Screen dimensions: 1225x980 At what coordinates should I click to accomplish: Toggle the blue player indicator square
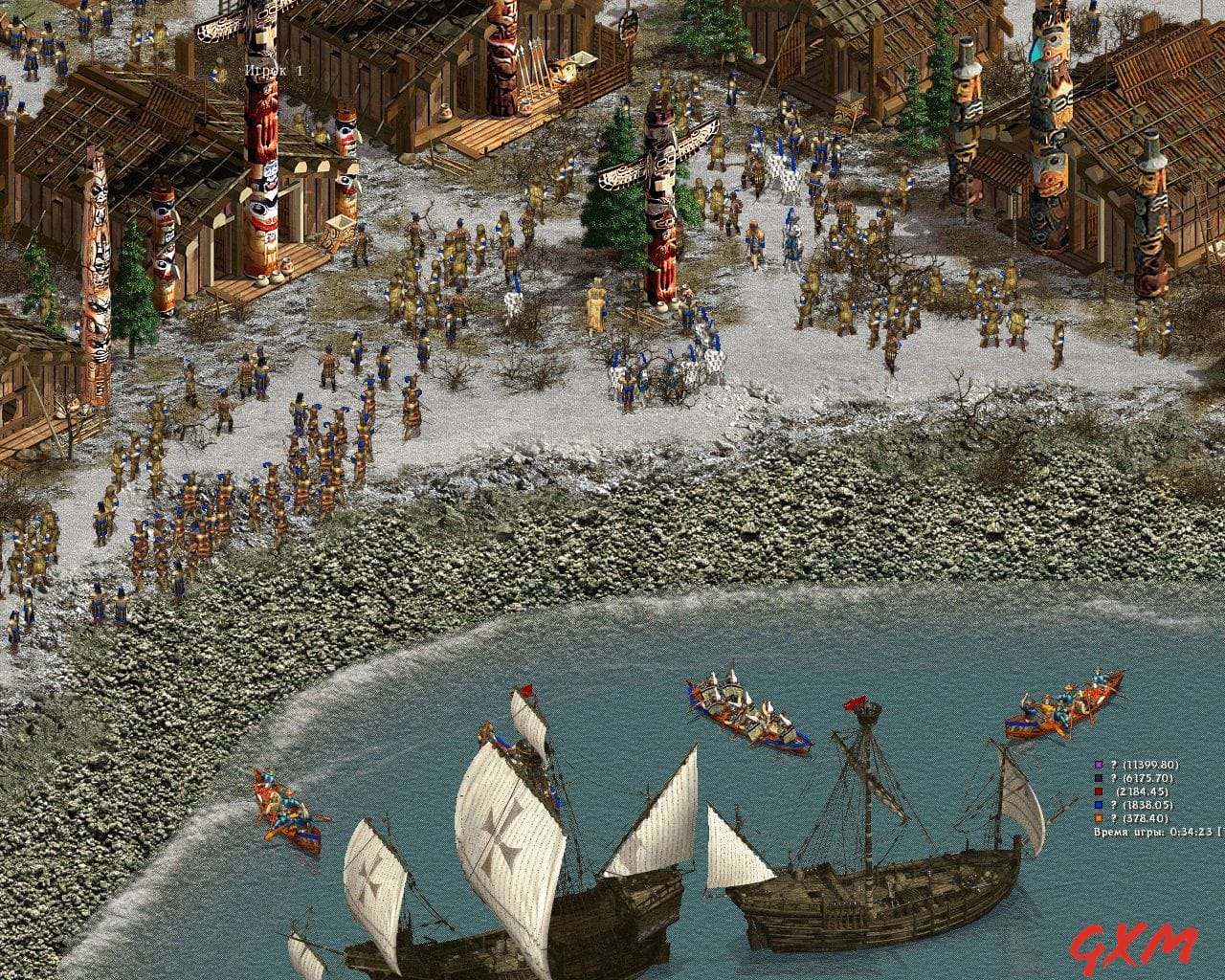pos(1098,805)
